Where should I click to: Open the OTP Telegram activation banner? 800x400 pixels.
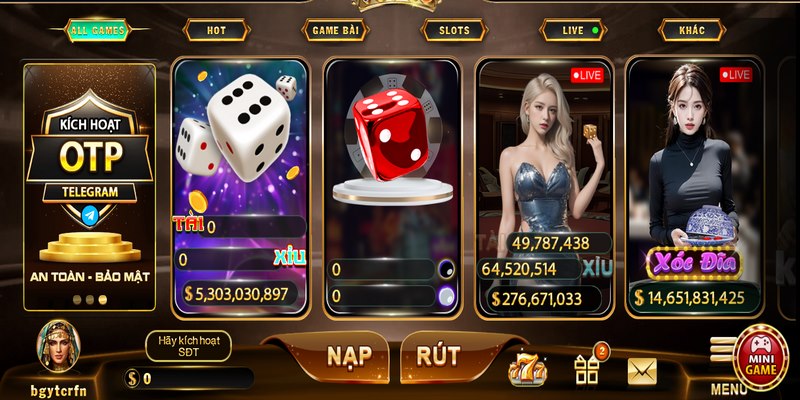click(90, 186)
